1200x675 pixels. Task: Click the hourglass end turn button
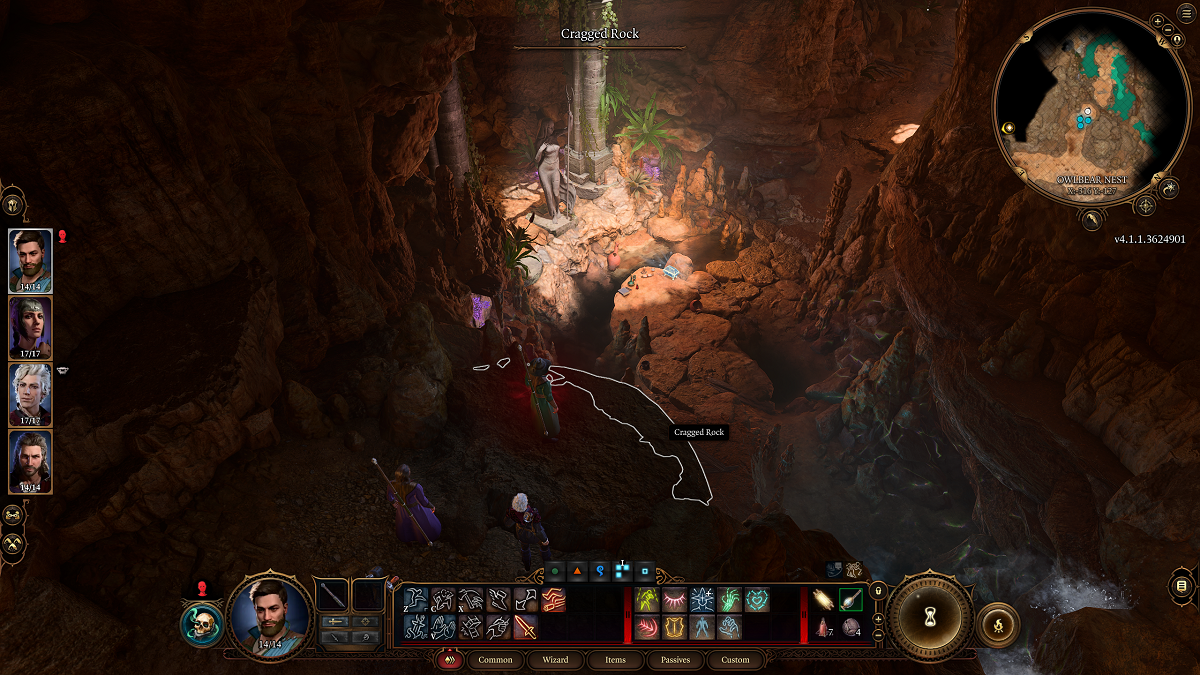click(931, 614)
